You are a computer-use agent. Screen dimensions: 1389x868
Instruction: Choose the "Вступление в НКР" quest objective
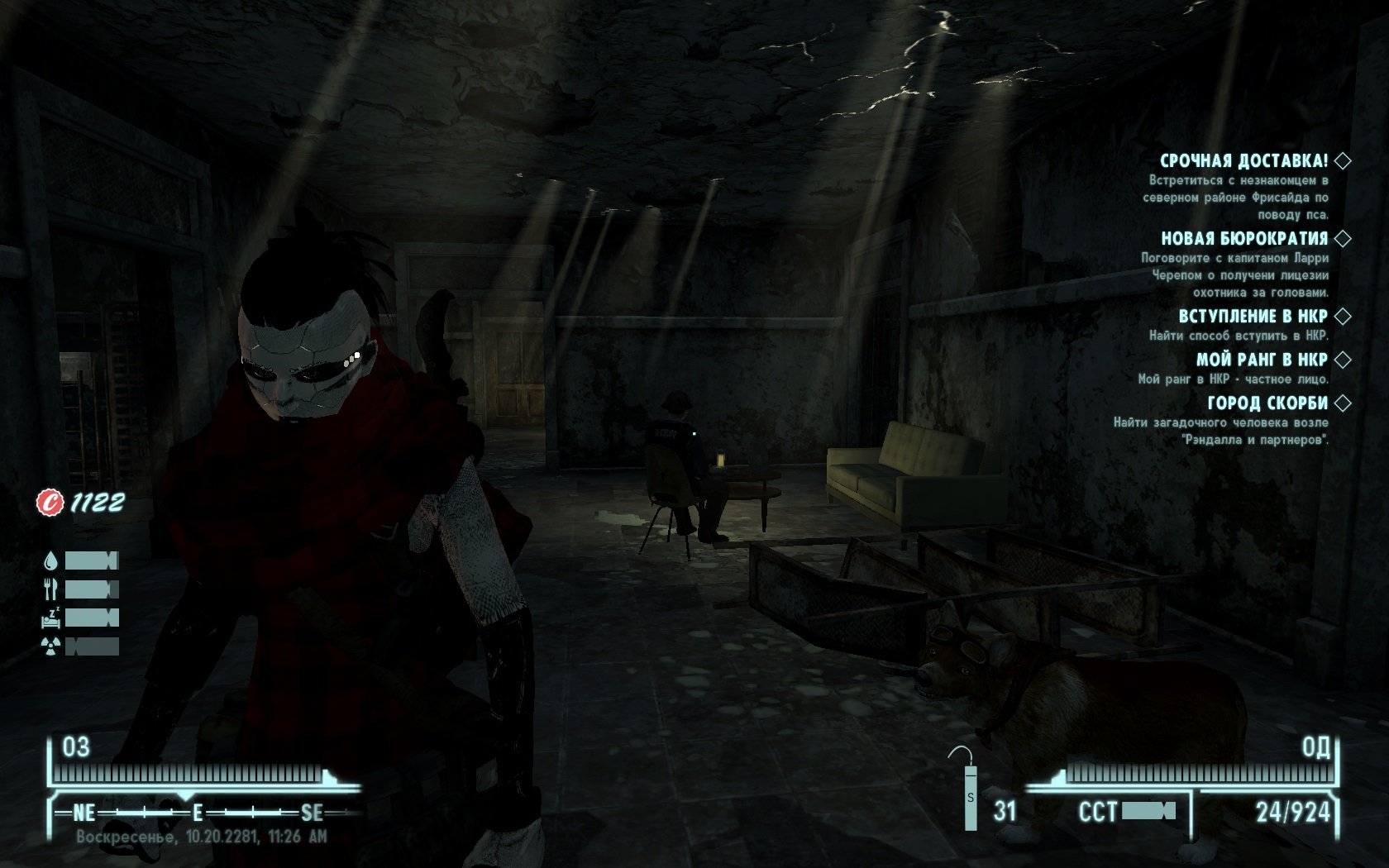pyautogui.click(x=1253, y=316)
